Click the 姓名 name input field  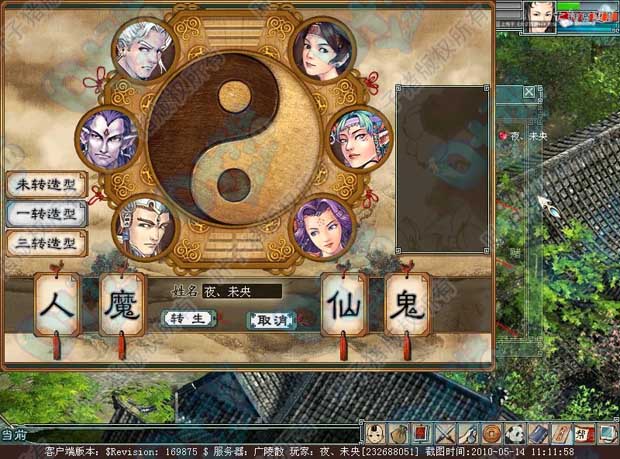pyautogui.click(x=242, y=292)
